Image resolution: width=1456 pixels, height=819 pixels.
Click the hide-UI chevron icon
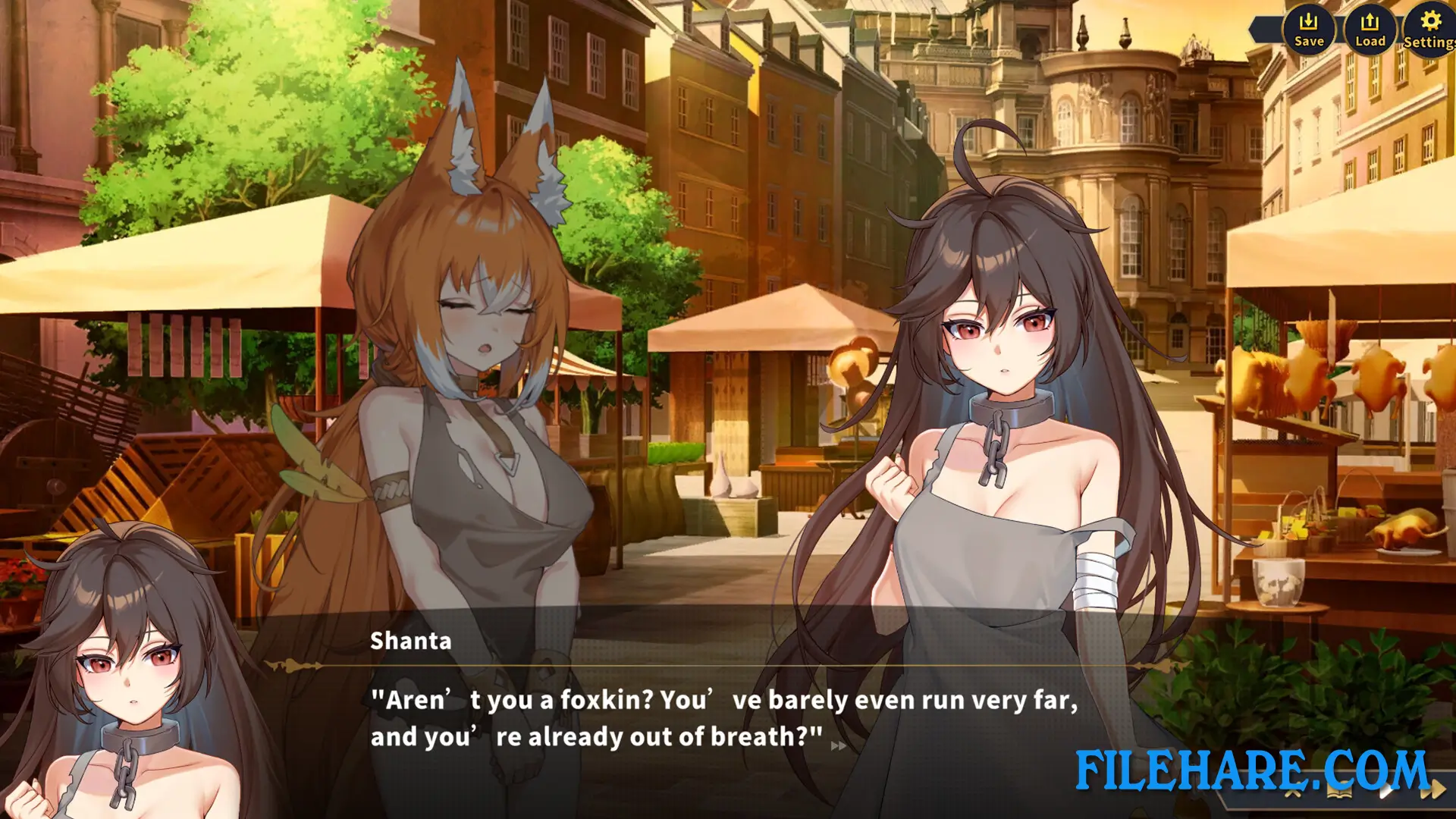pos(1291,794)
